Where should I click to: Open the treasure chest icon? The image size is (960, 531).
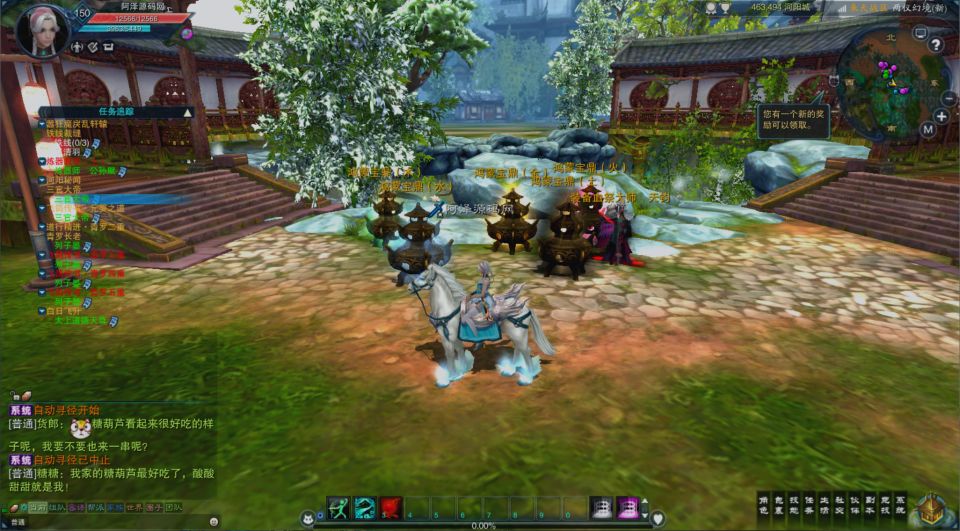pyautogui.click(x=932, y=508)
